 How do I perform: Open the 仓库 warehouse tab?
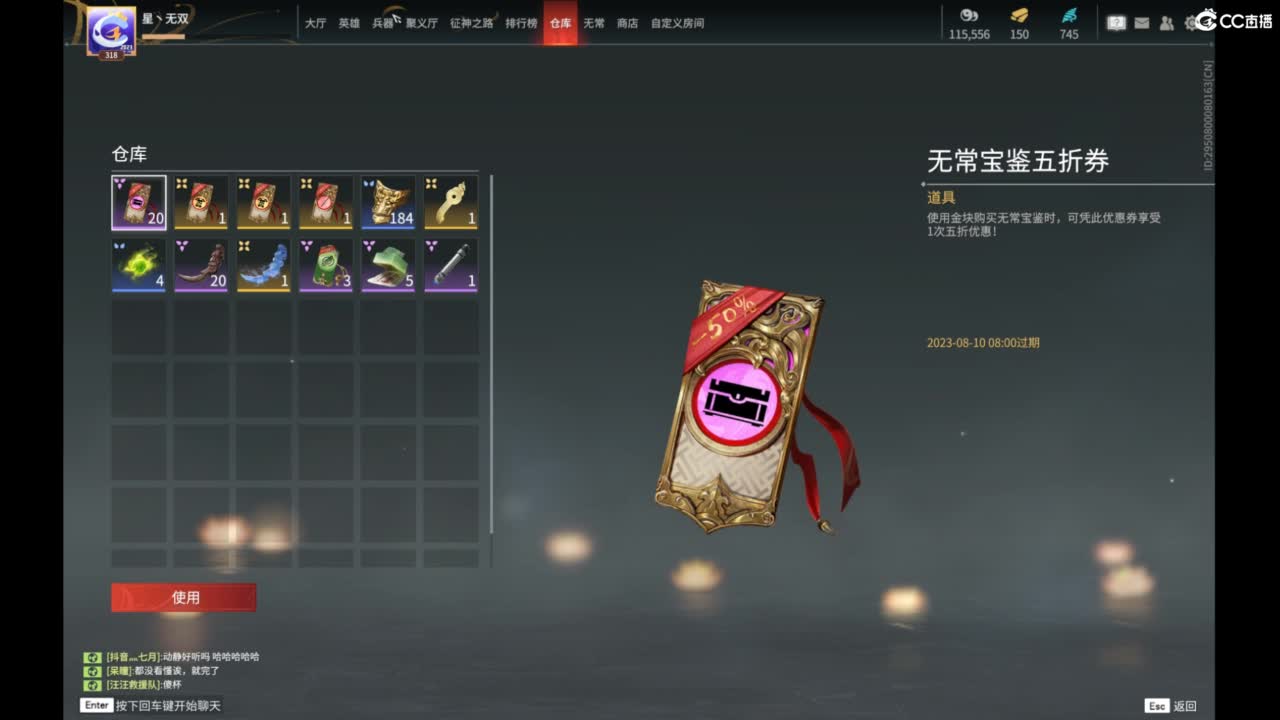pyautogui.click(x=560, y=23)
